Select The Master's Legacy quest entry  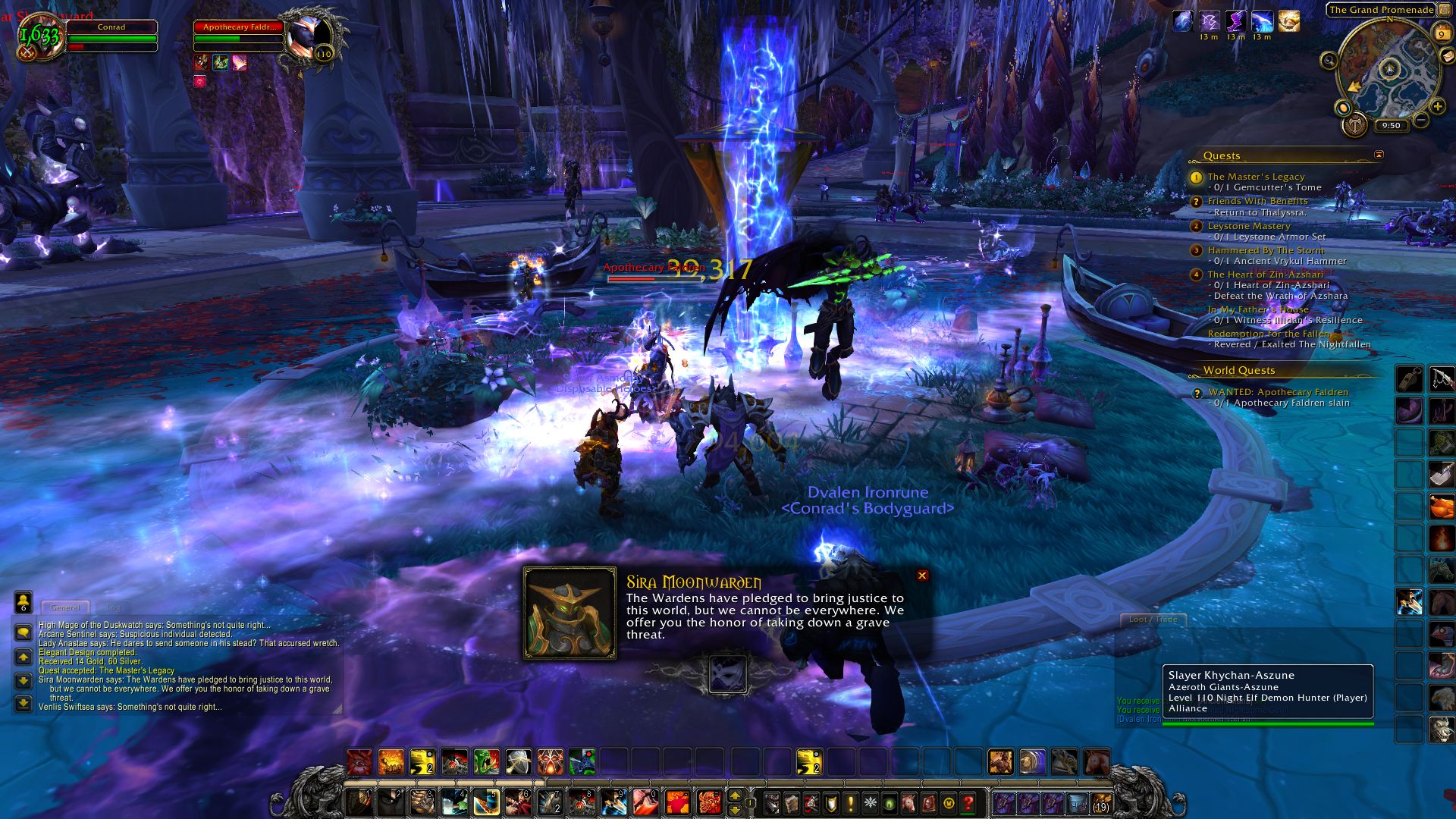[1256, 177]
